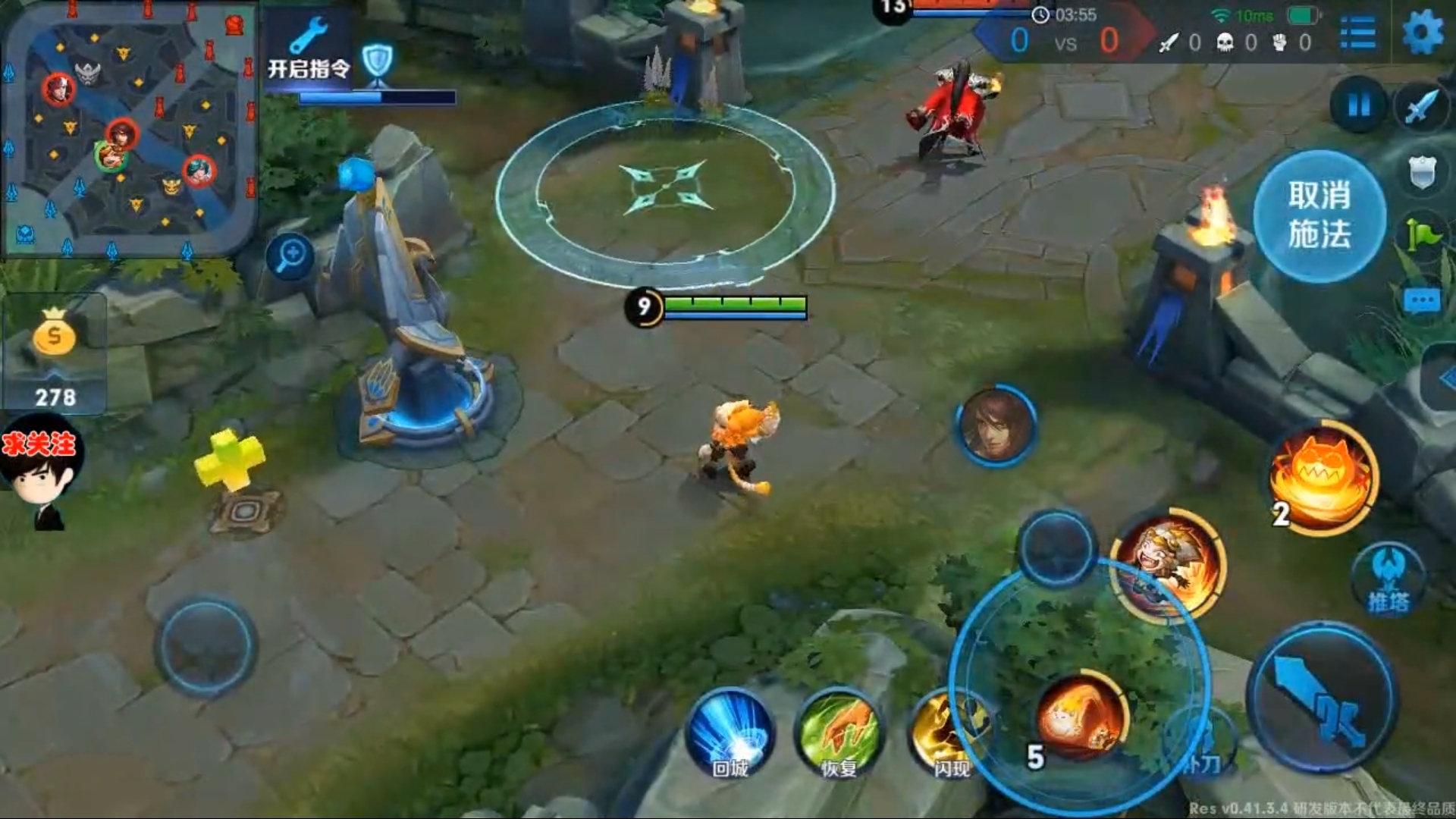Select the blue sword attack signal icon
This screenshot has width=1456, height=819.
pyautogui.click(x=1422, y=106)
